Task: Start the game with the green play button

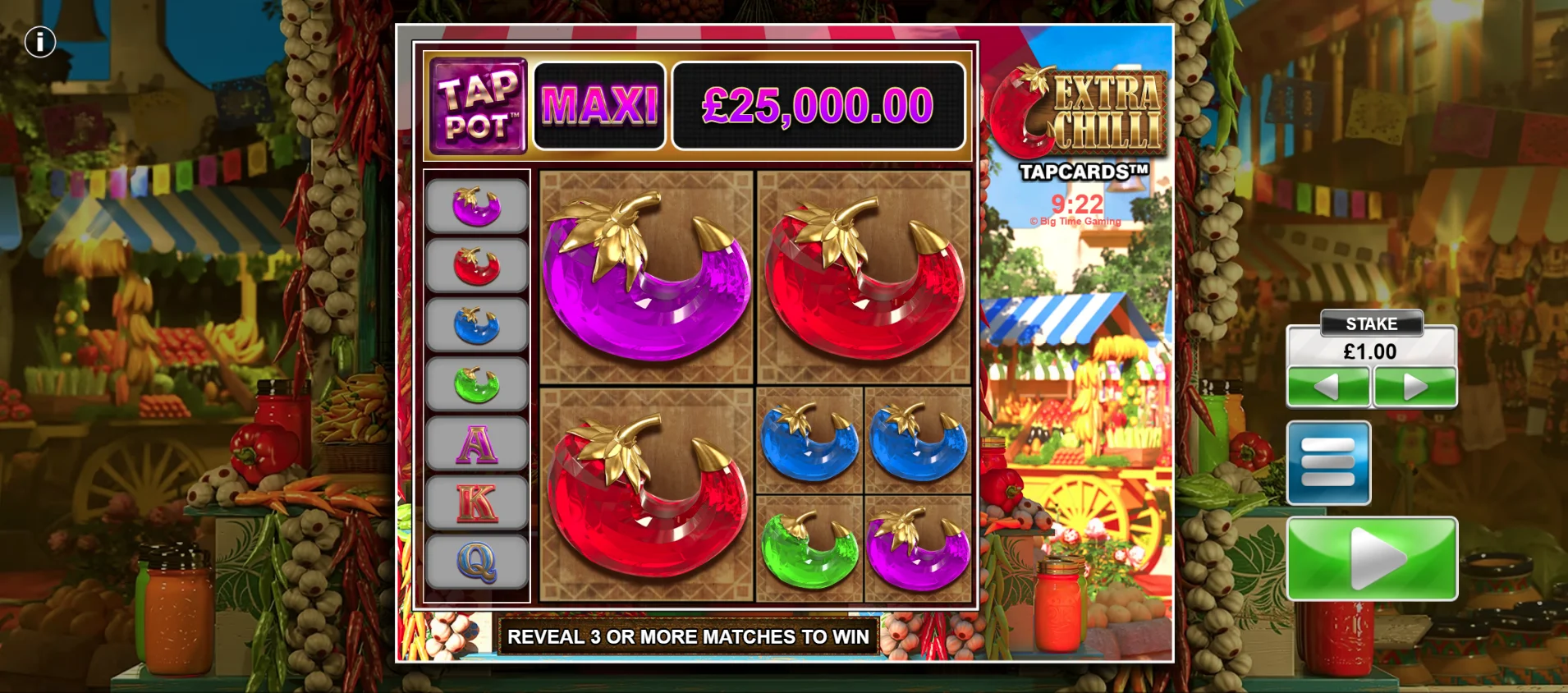Action: 1372,558
